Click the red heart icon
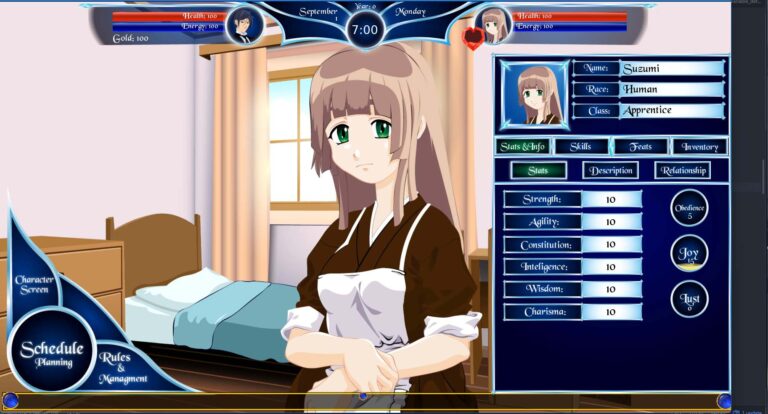The height and width of the screenshot is (414, 768). 473,39
